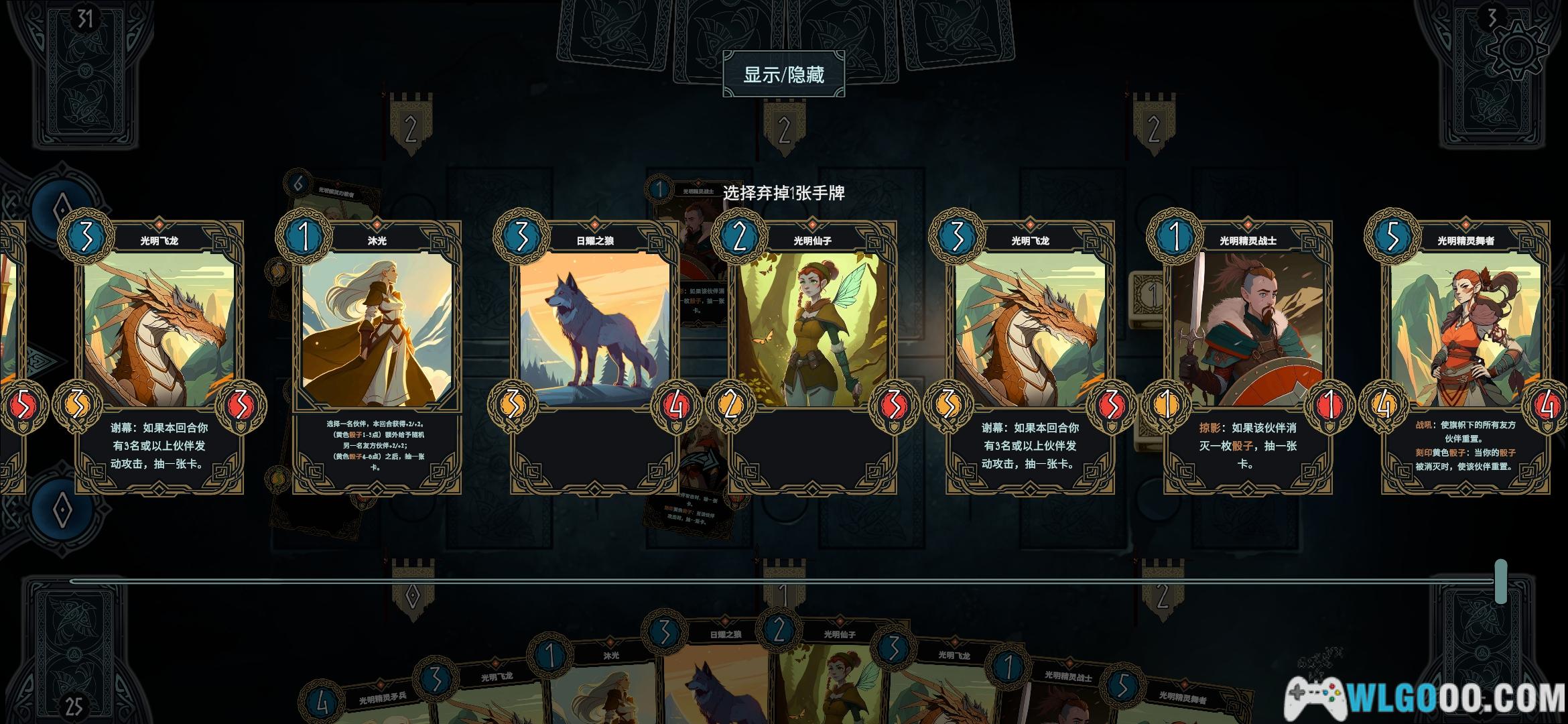Viewport: 1568px width, 724px height.
Task: Open the gear settings menu
Action: [1517, 50]
